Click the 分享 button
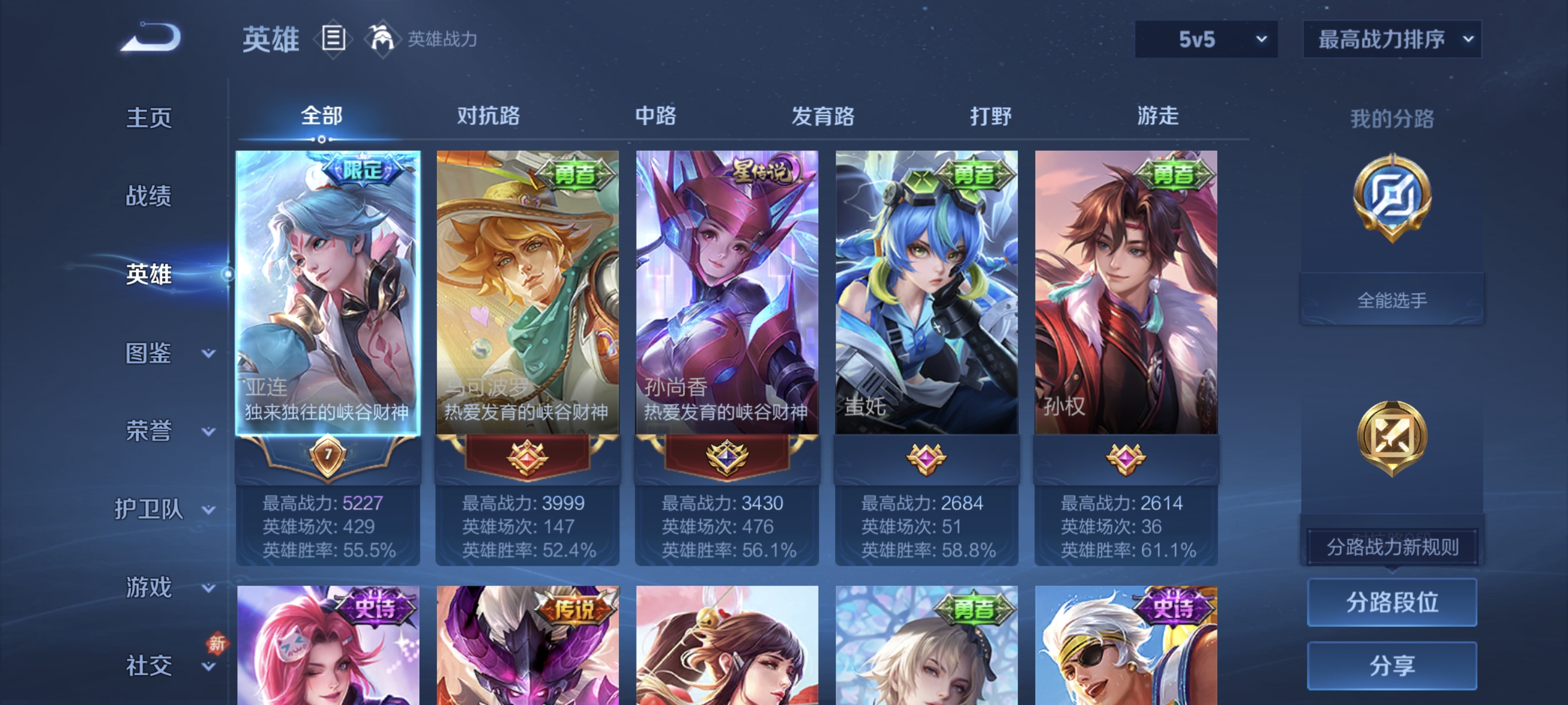Image resolution: width=1568 pixels, height=705 pixels. 1394,666
